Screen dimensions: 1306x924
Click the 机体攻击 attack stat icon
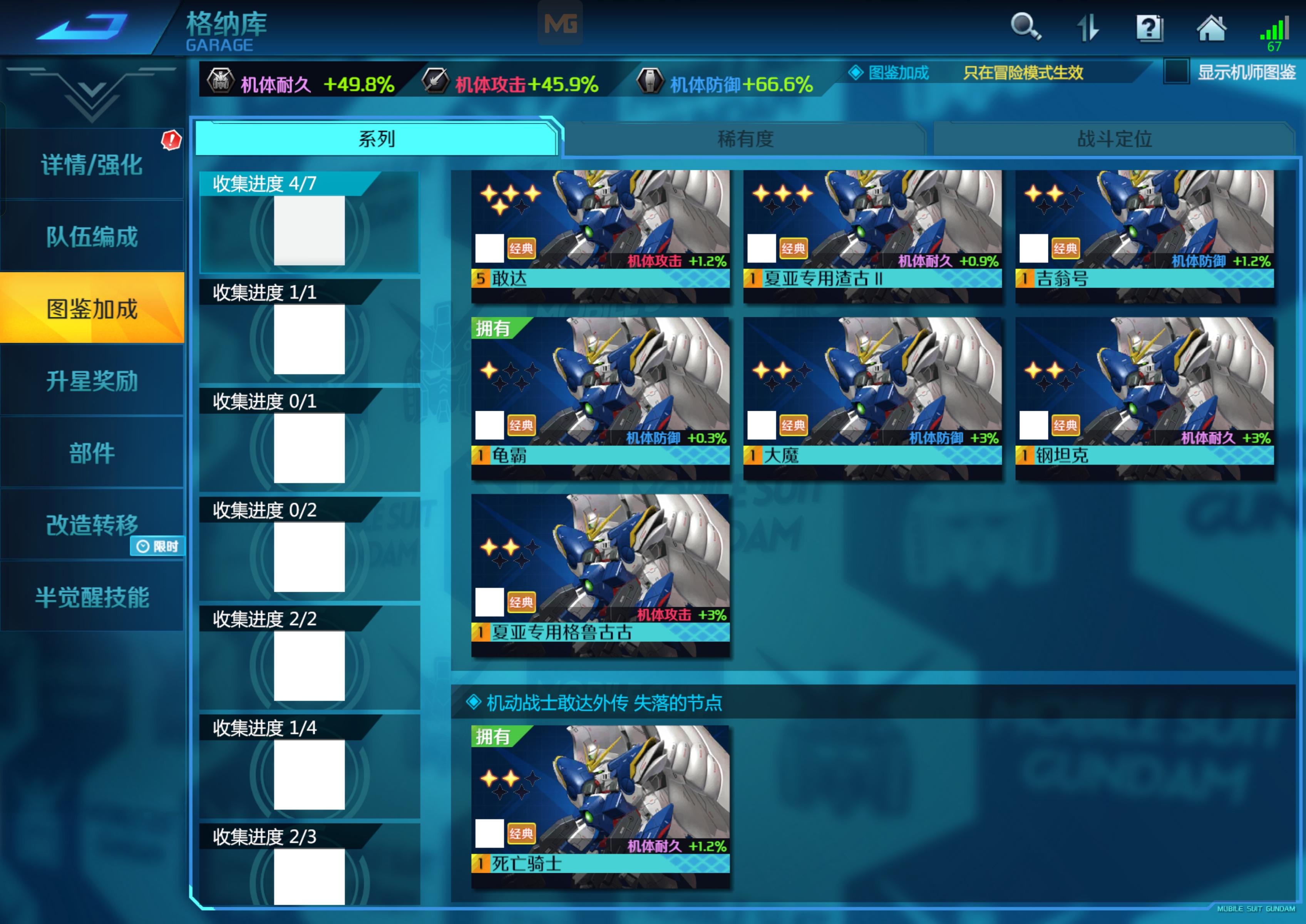pyautogui.click(x=435, y=81)
